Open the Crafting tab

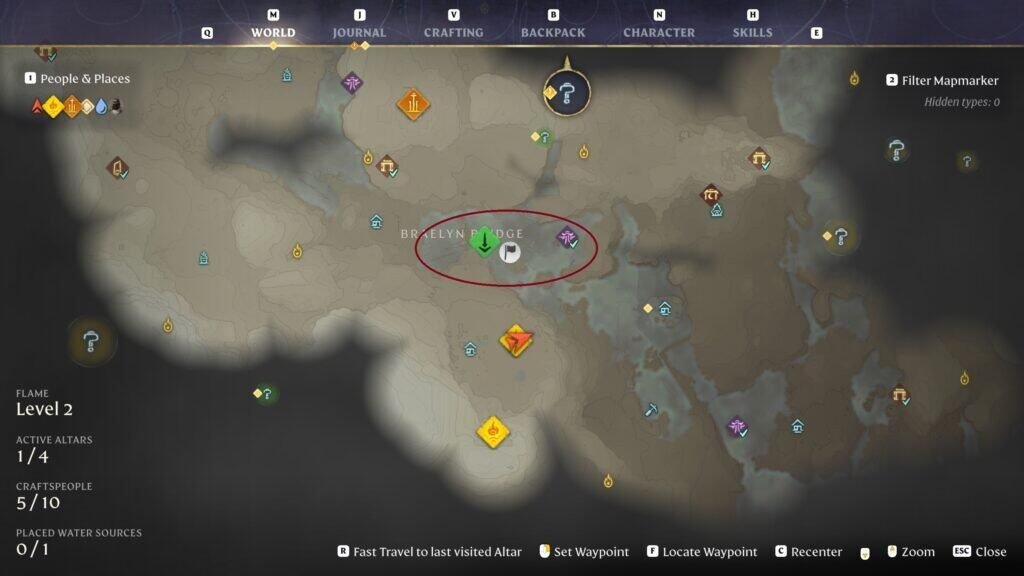tap(453, 32)
